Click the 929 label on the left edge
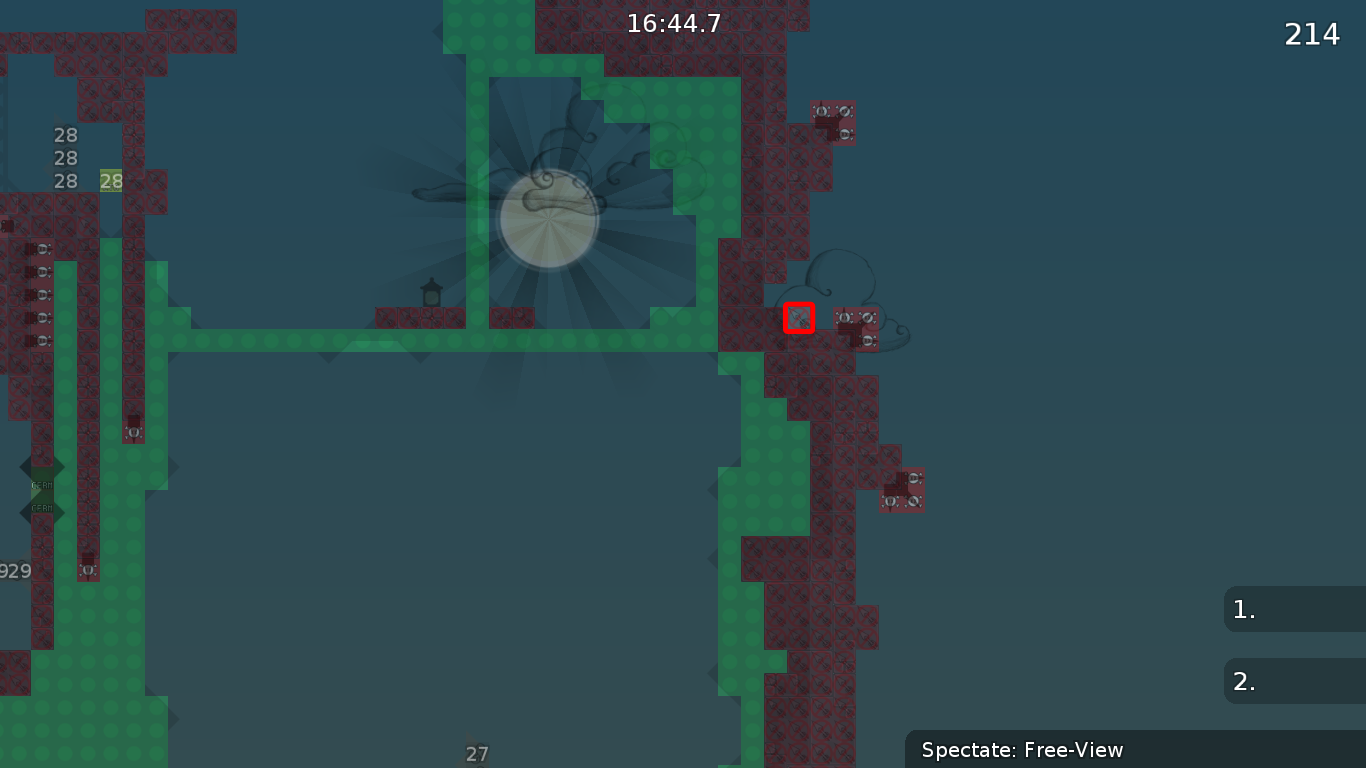This screenshot has width=1366, height=768. coord(14,570)
